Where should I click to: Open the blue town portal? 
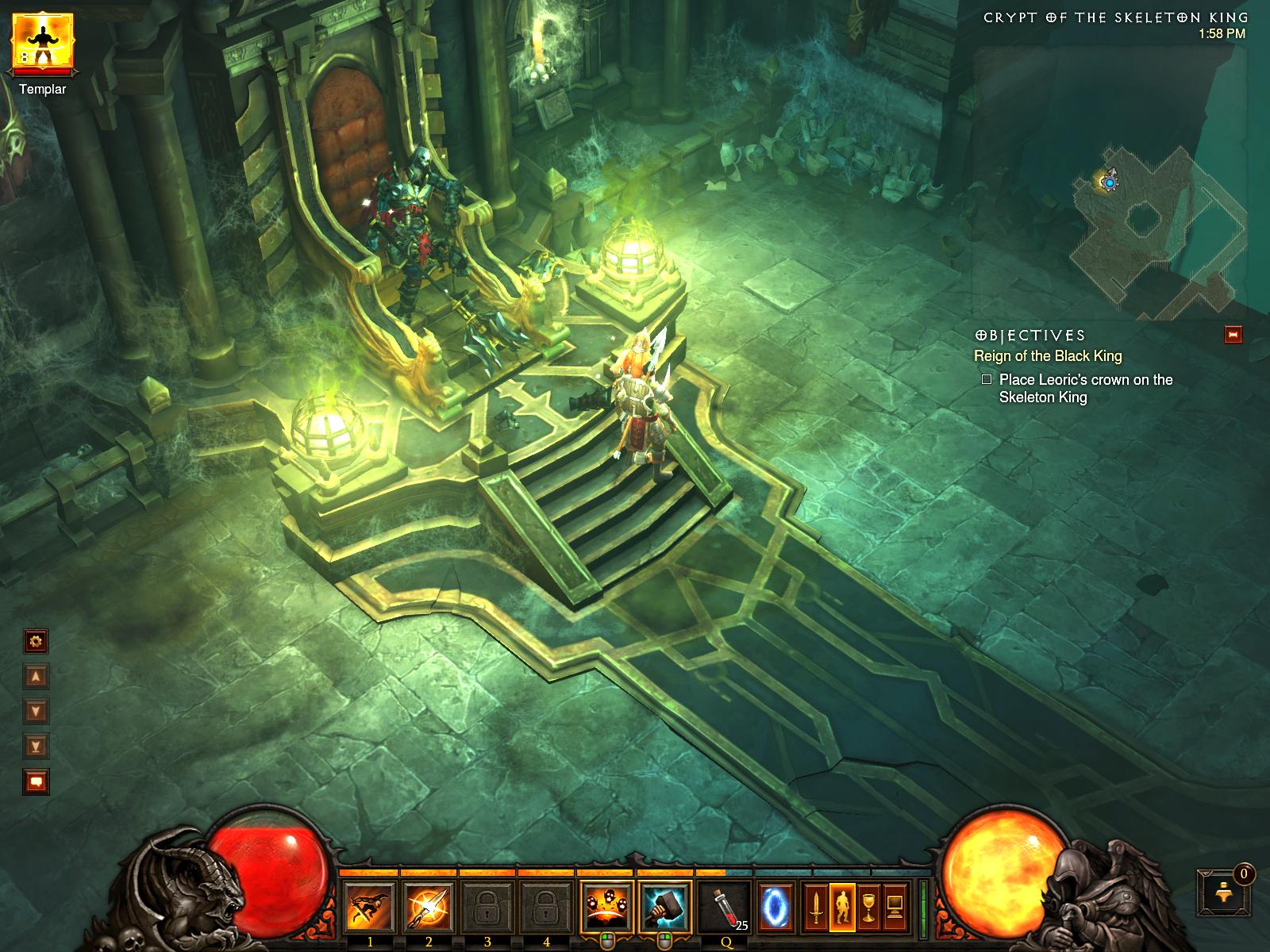tap(774, 907)
